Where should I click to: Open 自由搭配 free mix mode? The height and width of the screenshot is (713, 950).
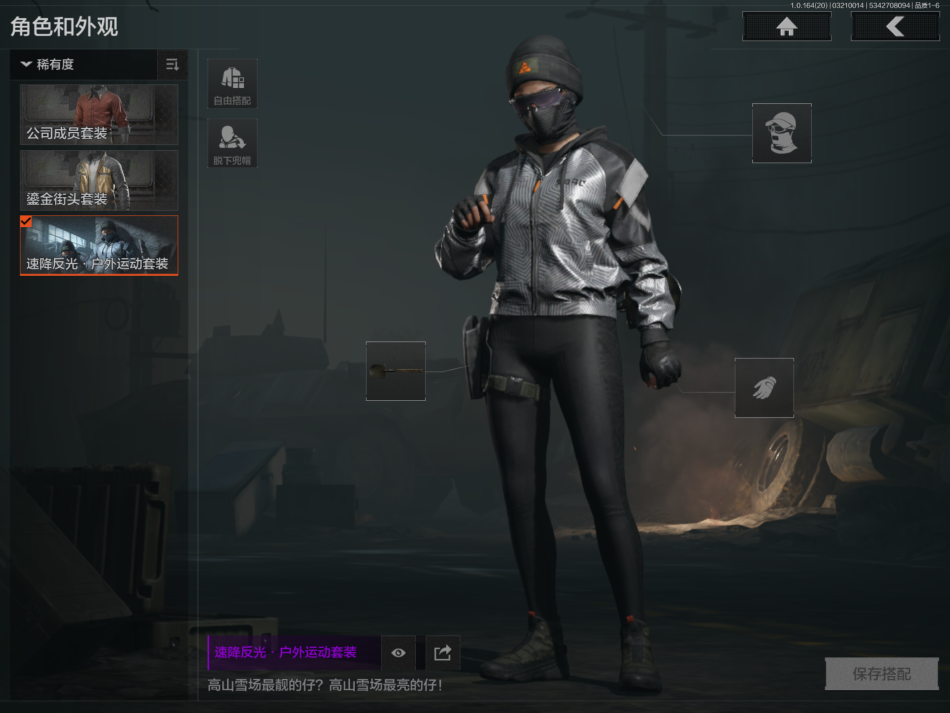[232, 83]
